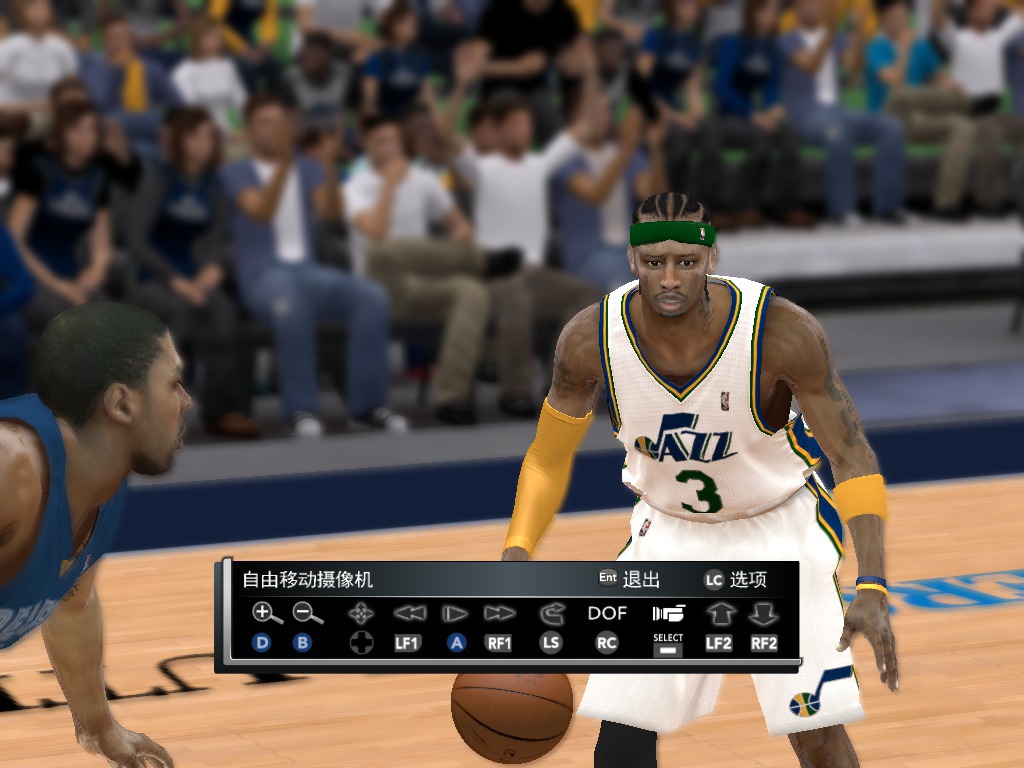The image size is (1024, 768).
Task: Choose the curved-arrow rotate camera icon
Action: [551, 613]
